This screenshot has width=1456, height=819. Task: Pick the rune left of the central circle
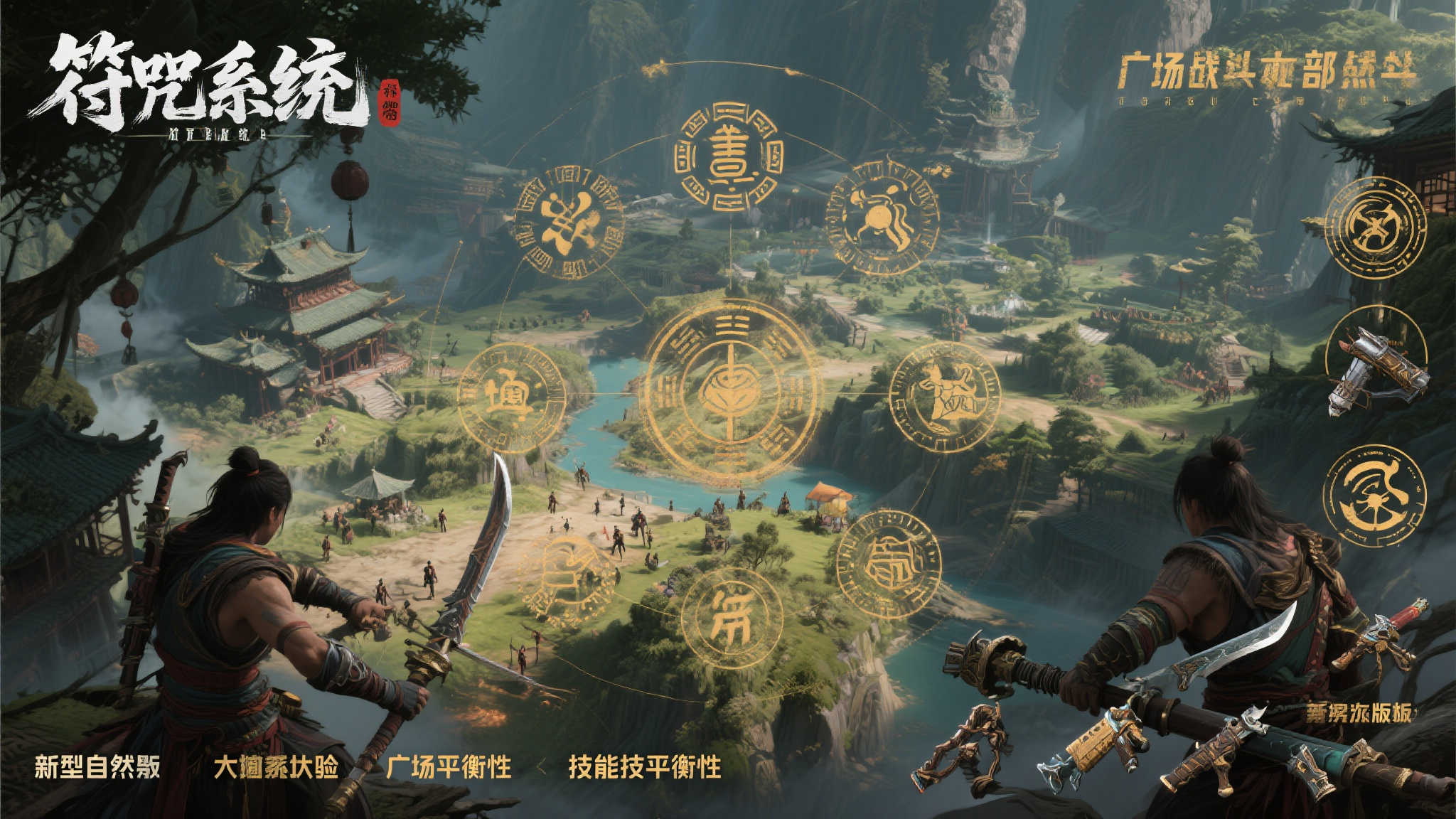point(511,398)
